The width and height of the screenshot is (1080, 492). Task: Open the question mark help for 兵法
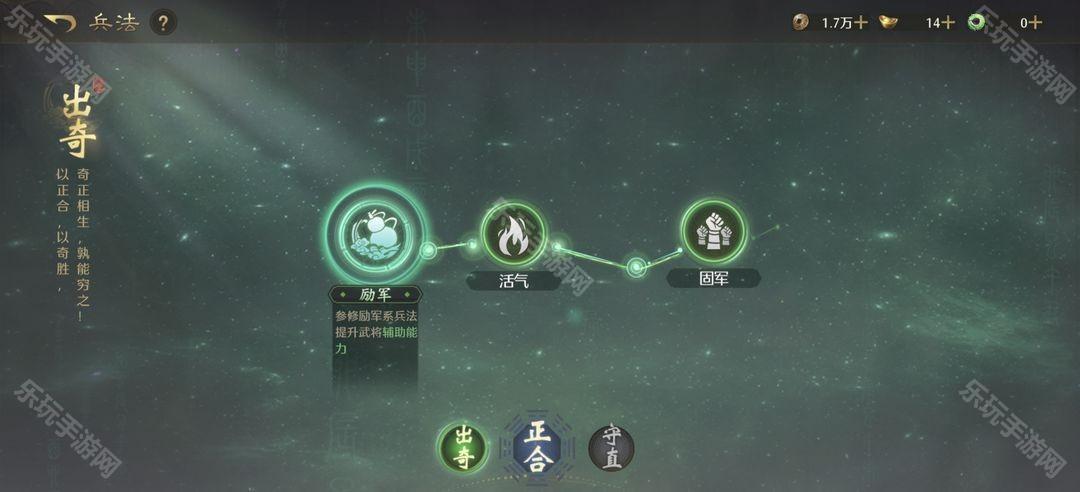point(164,22)
